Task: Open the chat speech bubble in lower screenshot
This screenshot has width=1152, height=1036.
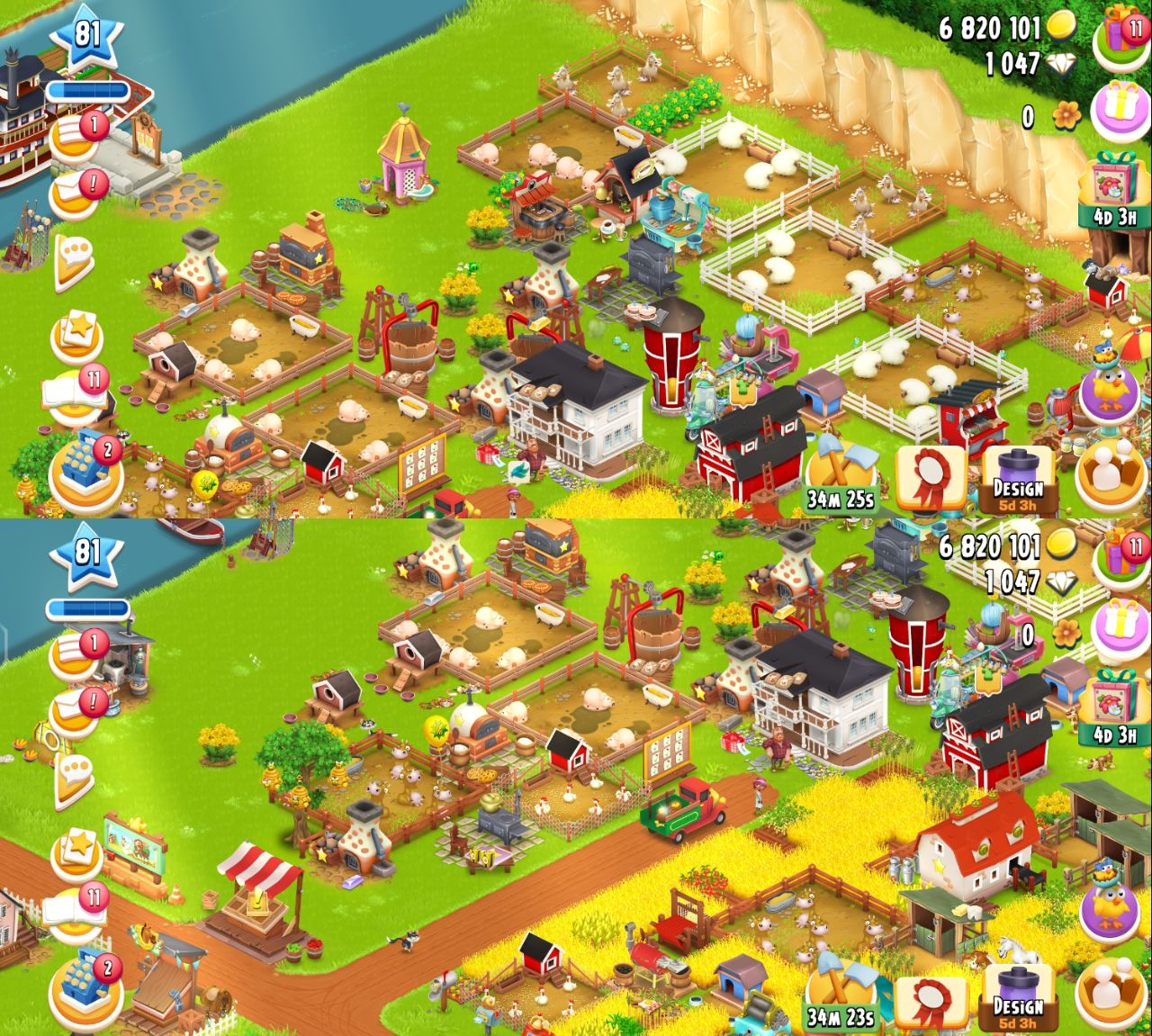Action: pos(76,779)
